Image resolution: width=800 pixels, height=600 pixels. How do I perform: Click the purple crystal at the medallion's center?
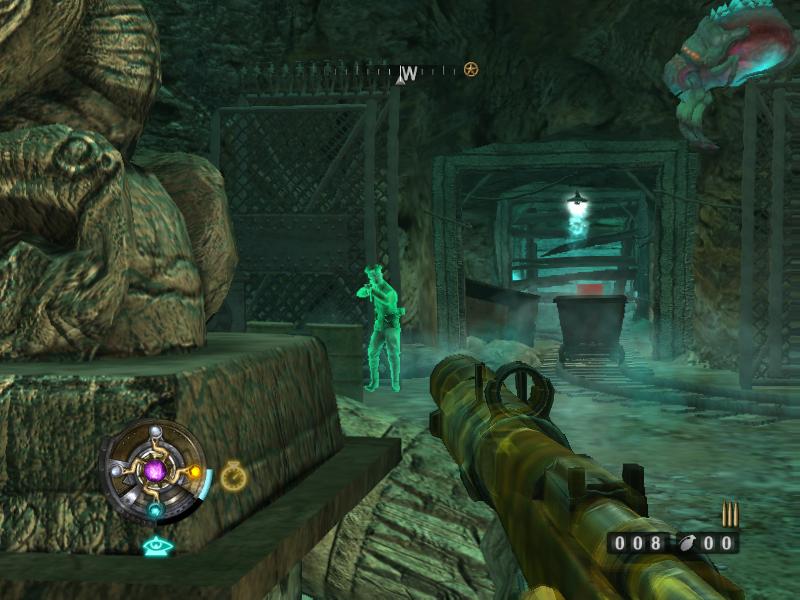[x=156, y=468]
